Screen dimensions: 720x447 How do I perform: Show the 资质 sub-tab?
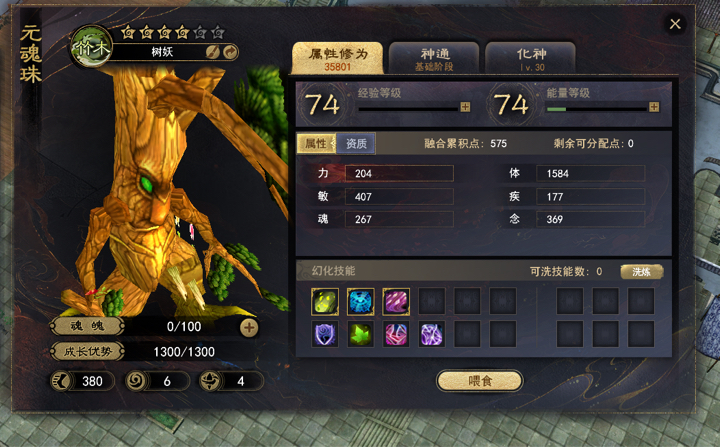point(356,143)
